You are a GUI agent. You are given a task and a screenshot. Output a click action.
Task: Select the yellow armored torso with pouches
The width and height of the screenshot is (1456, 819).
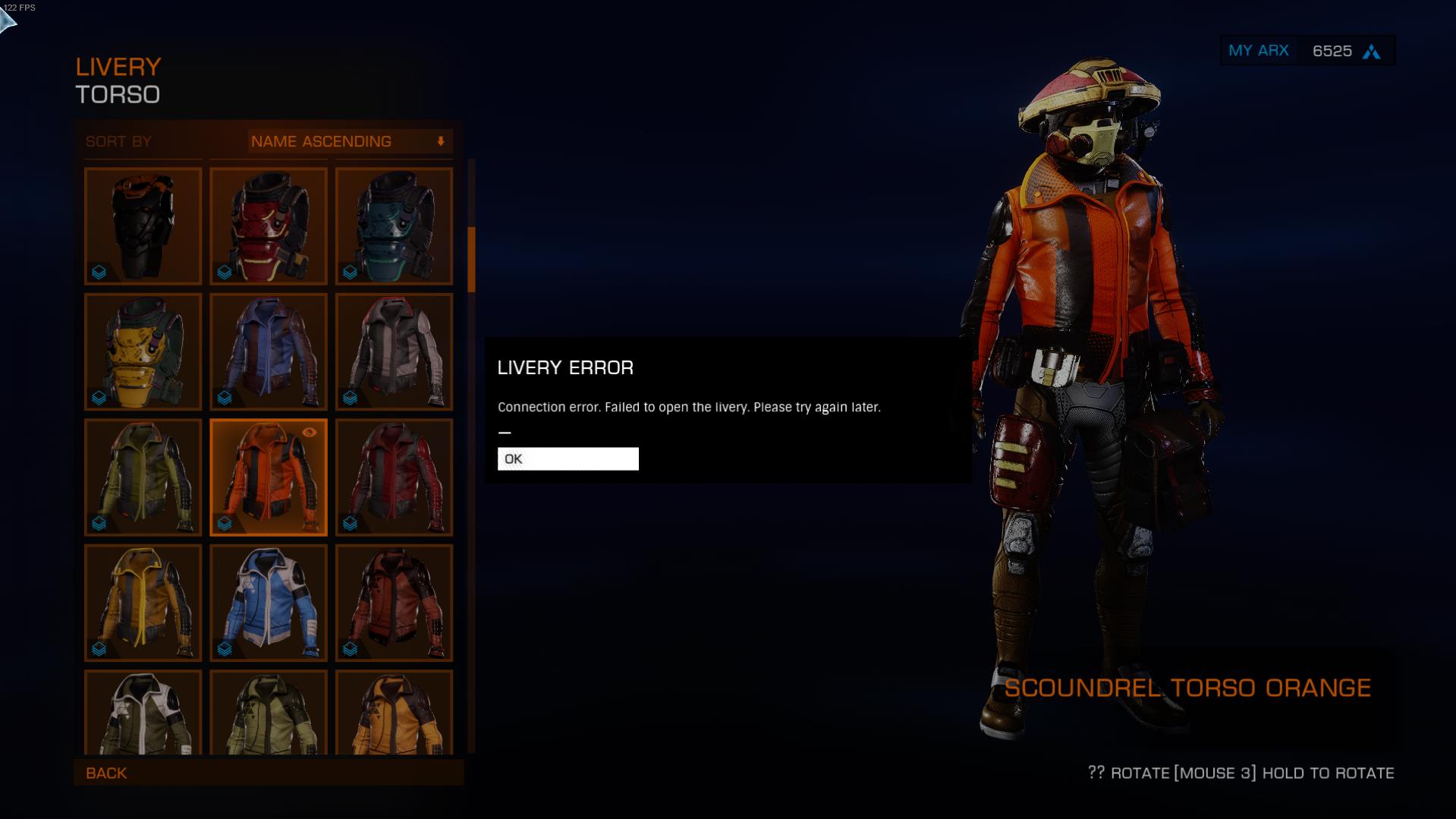pos(143,351)
